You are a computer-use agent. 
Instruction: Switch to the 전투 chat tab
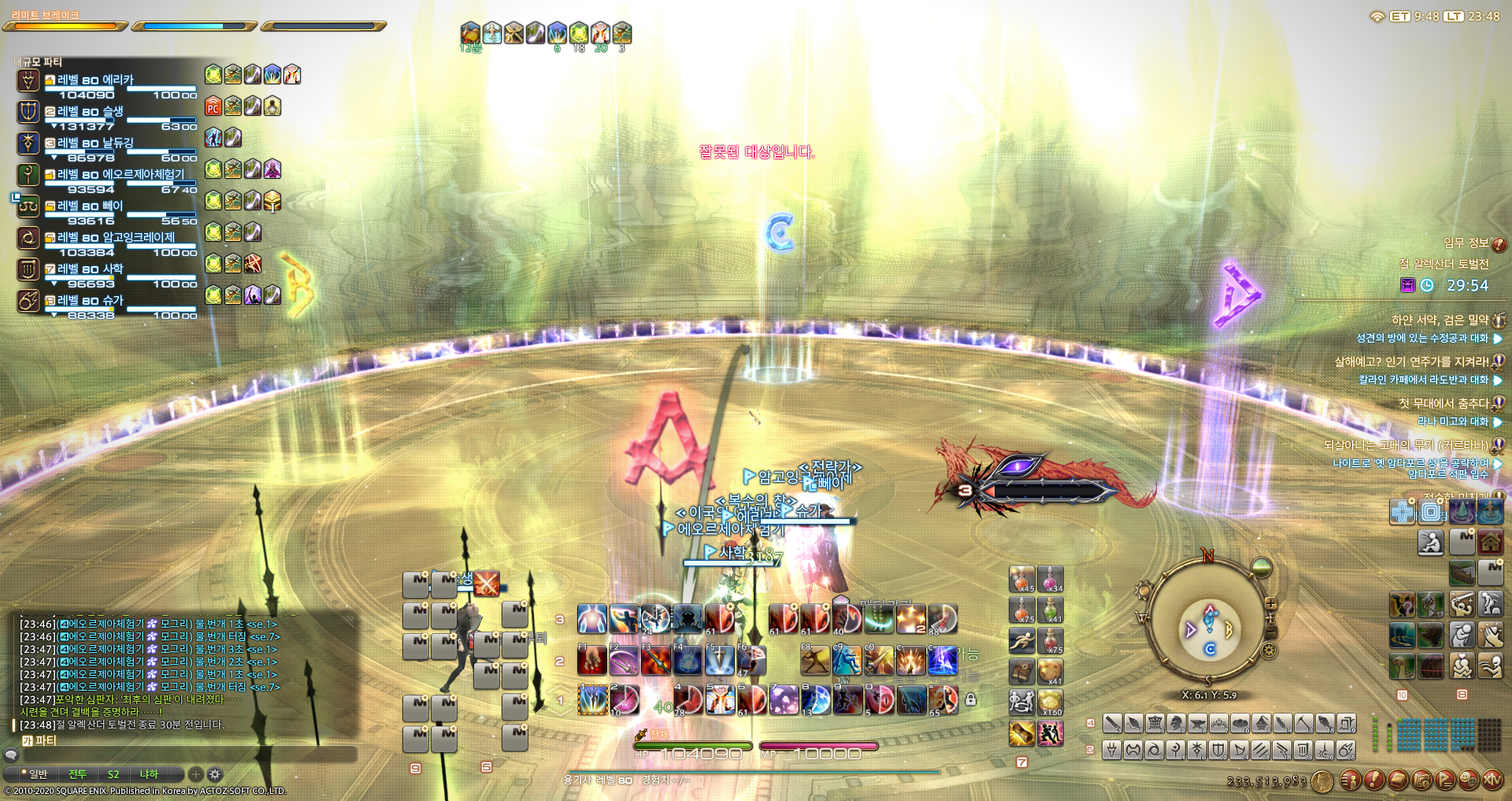click(77, 774)
